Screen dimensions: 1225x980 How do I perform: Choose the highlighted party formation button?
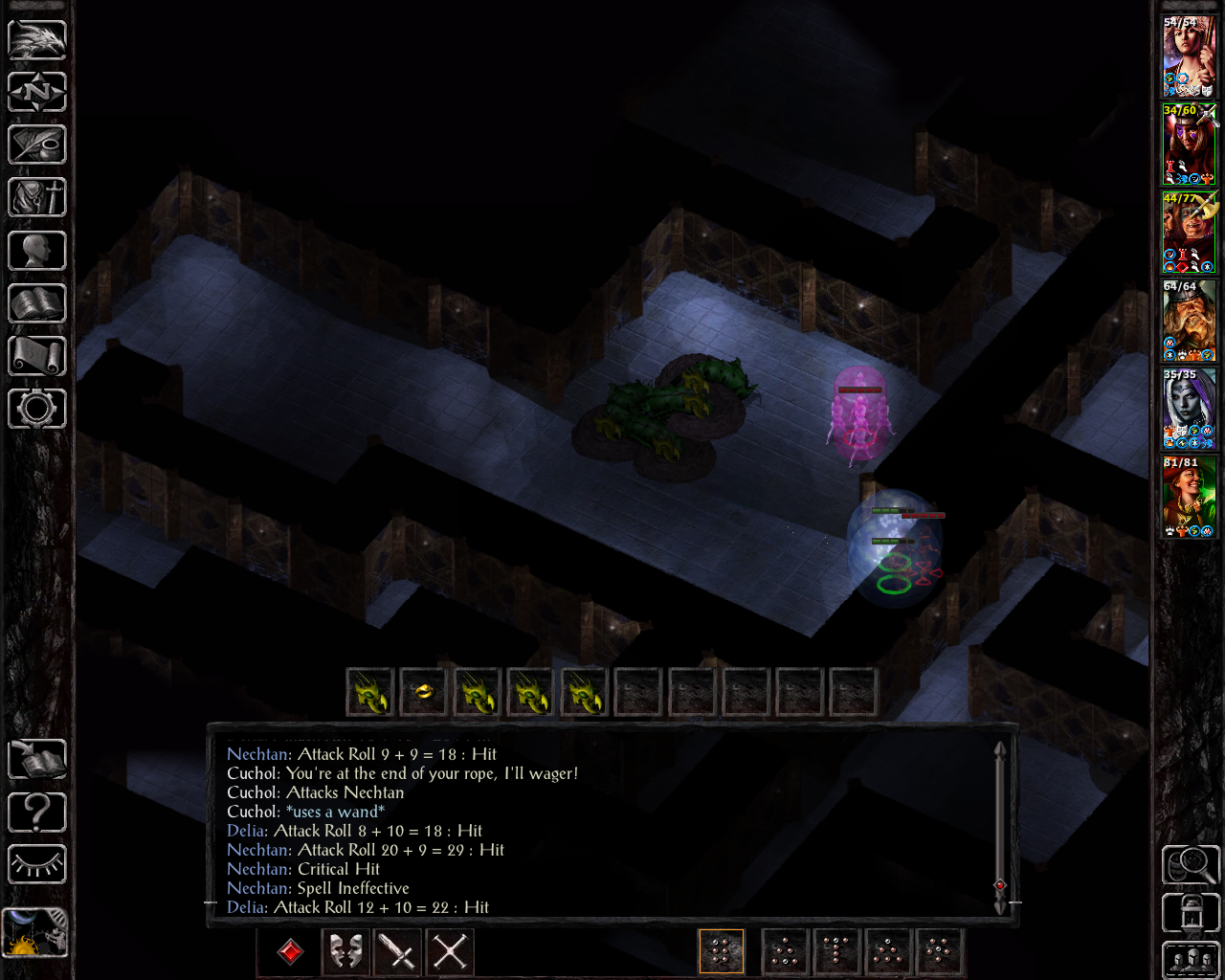[x=722, y=951]
